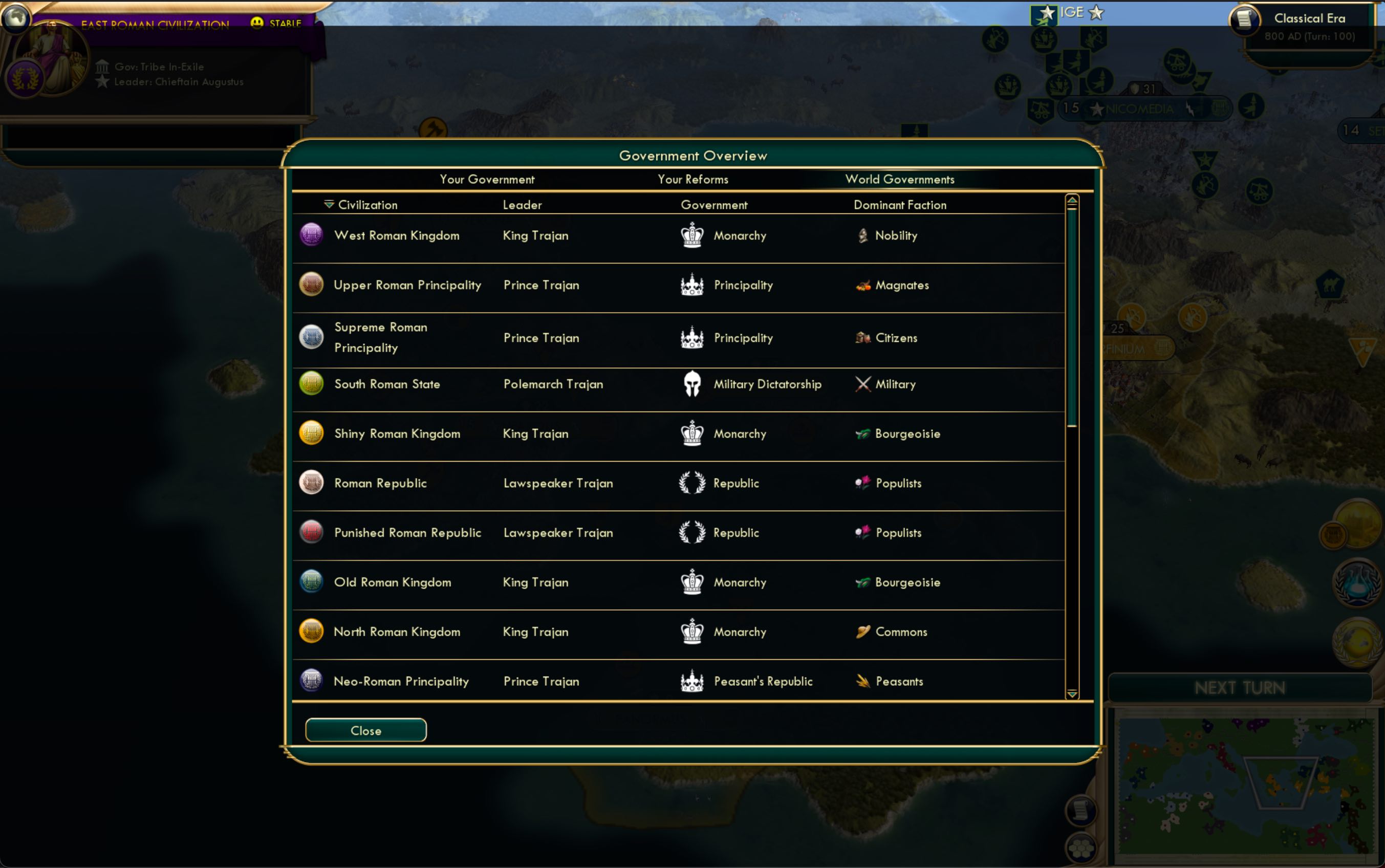Open the Your Reforms tab

693,179
